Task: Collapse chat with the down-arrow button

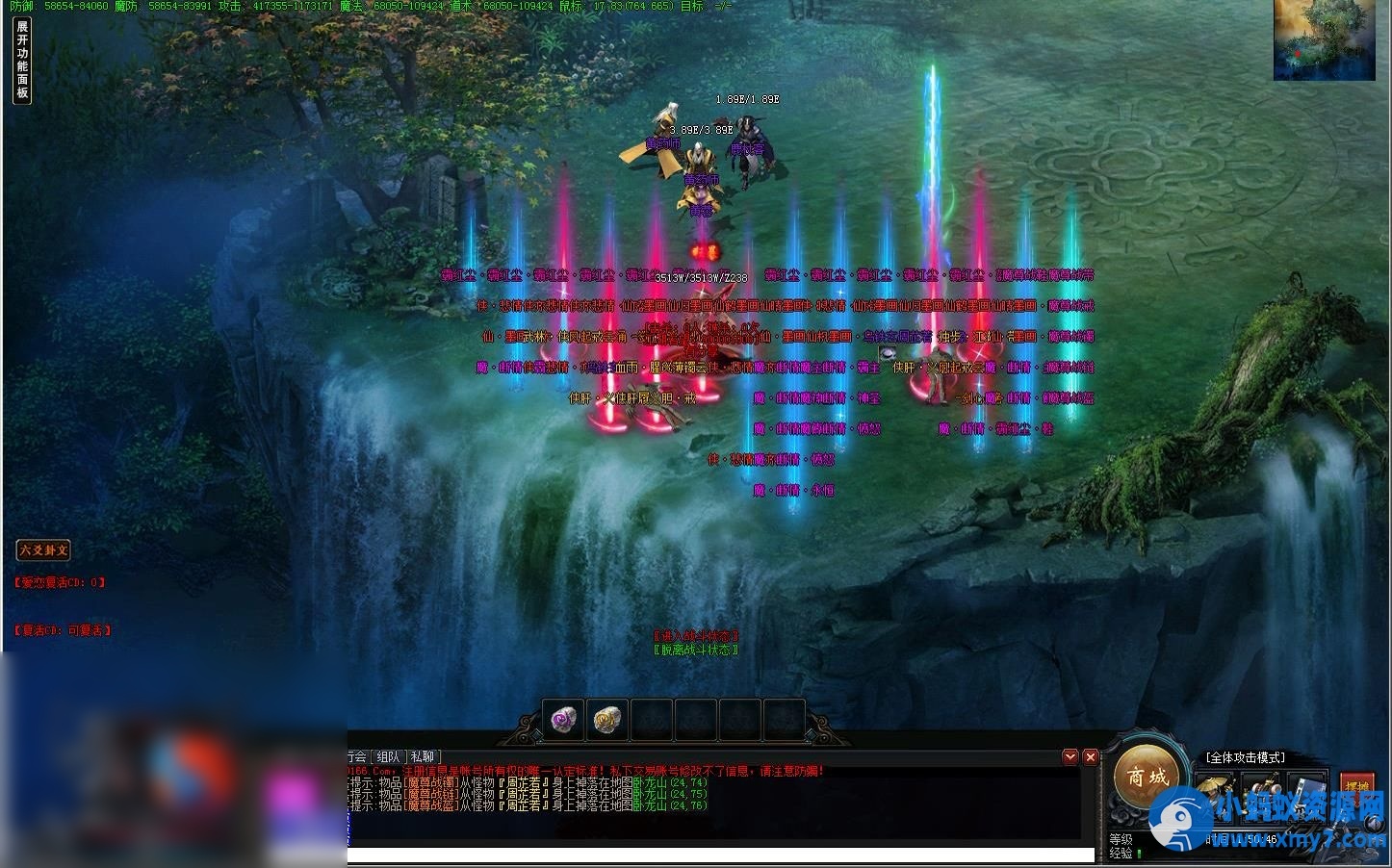Action: pyautogui.click(x=1070, y=757)
